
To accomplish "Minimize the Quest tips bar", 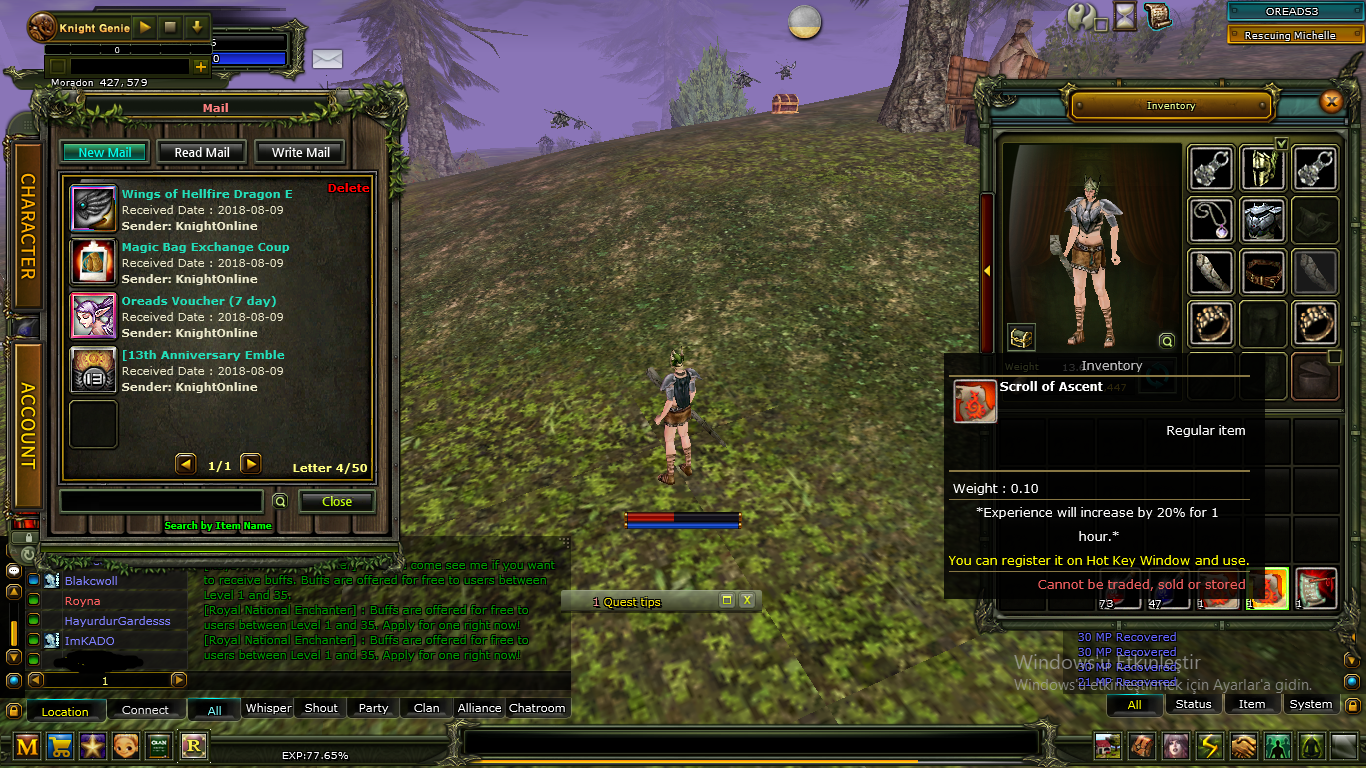I will coord(729,601).
